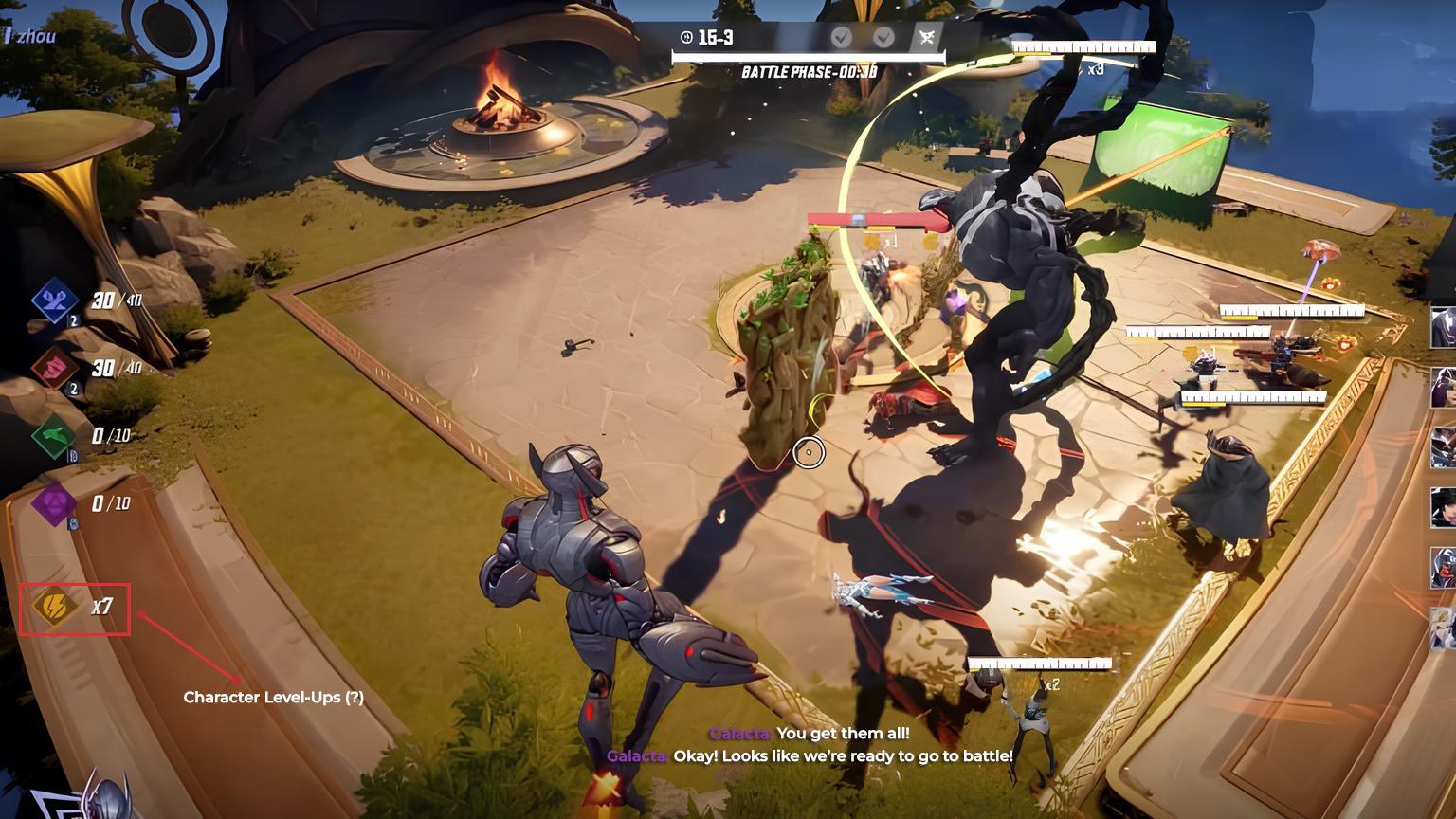Image resolution: width=1456 pixels, height=819 pixels.
Task: Toggle the first ready checkmark in top bar
Action: point(840,39)
